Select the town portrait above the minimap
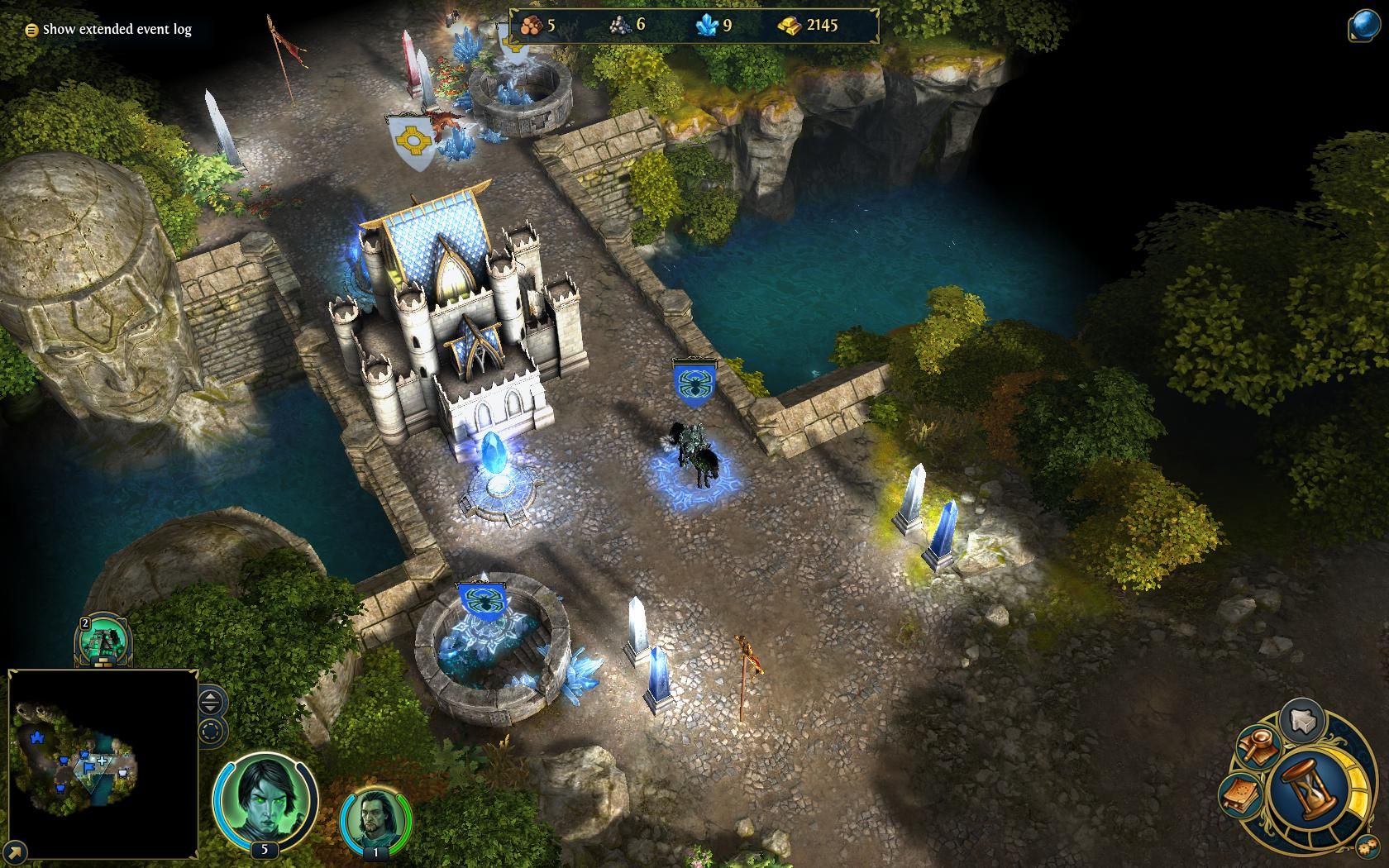The height and width of the screenshot is (868, 1389). pyautogui.click(x=103, y=641)
